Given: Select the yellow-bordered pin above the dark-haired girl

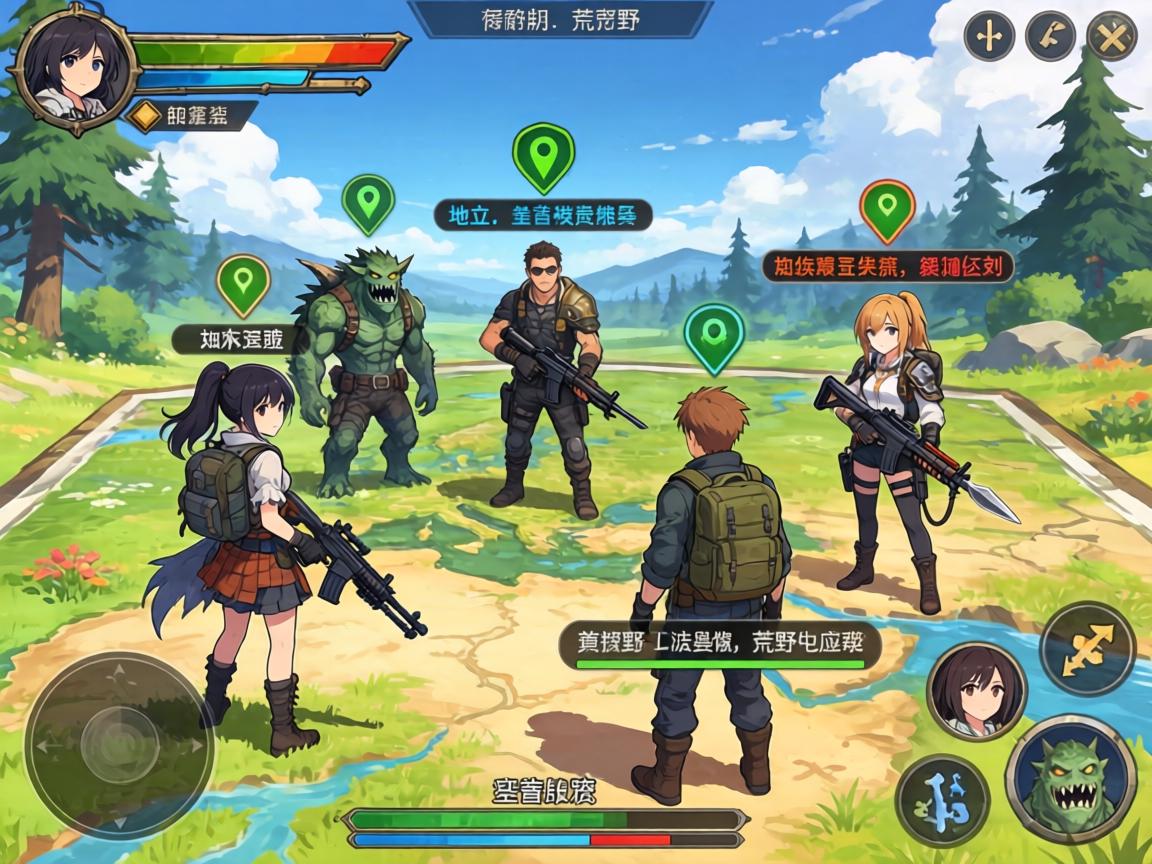Looking at the screenshot, I should pos(243,284).
